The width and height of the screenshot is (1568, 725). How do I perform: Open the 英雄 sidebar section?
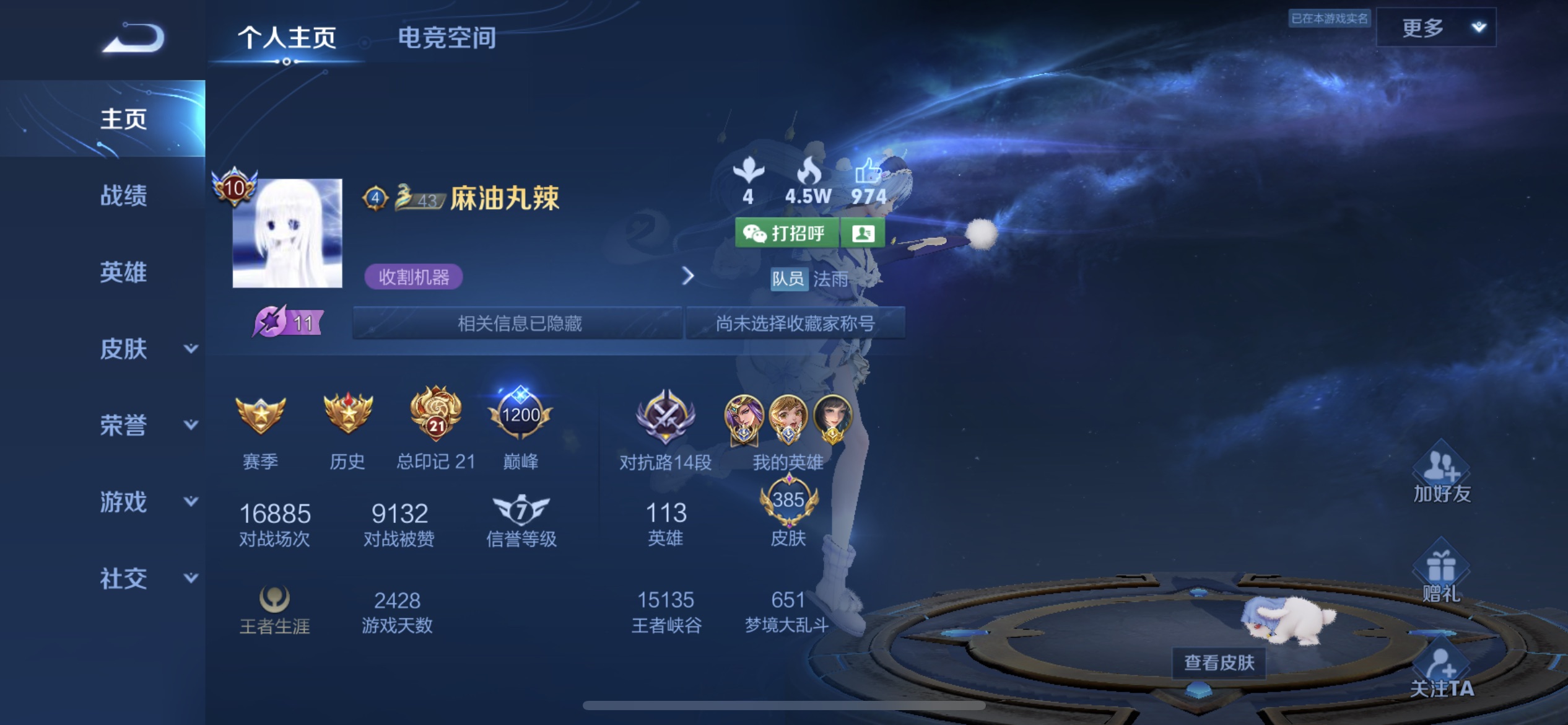124,272
